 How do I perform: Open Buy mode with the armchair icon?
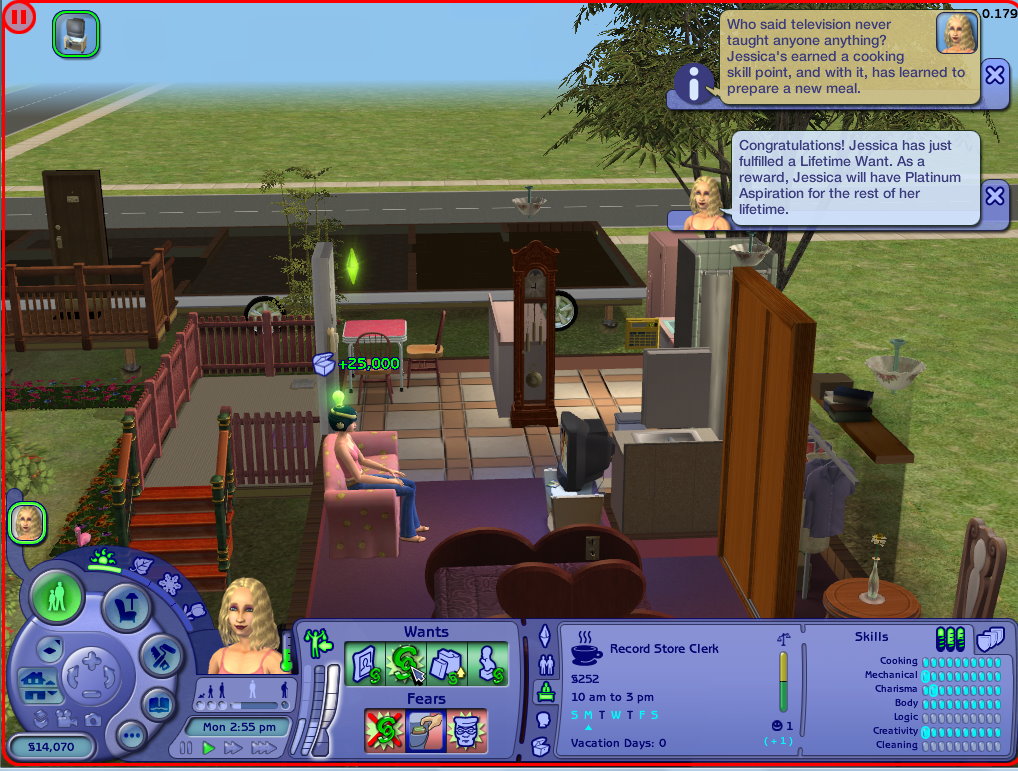click(x=127, y=605)
